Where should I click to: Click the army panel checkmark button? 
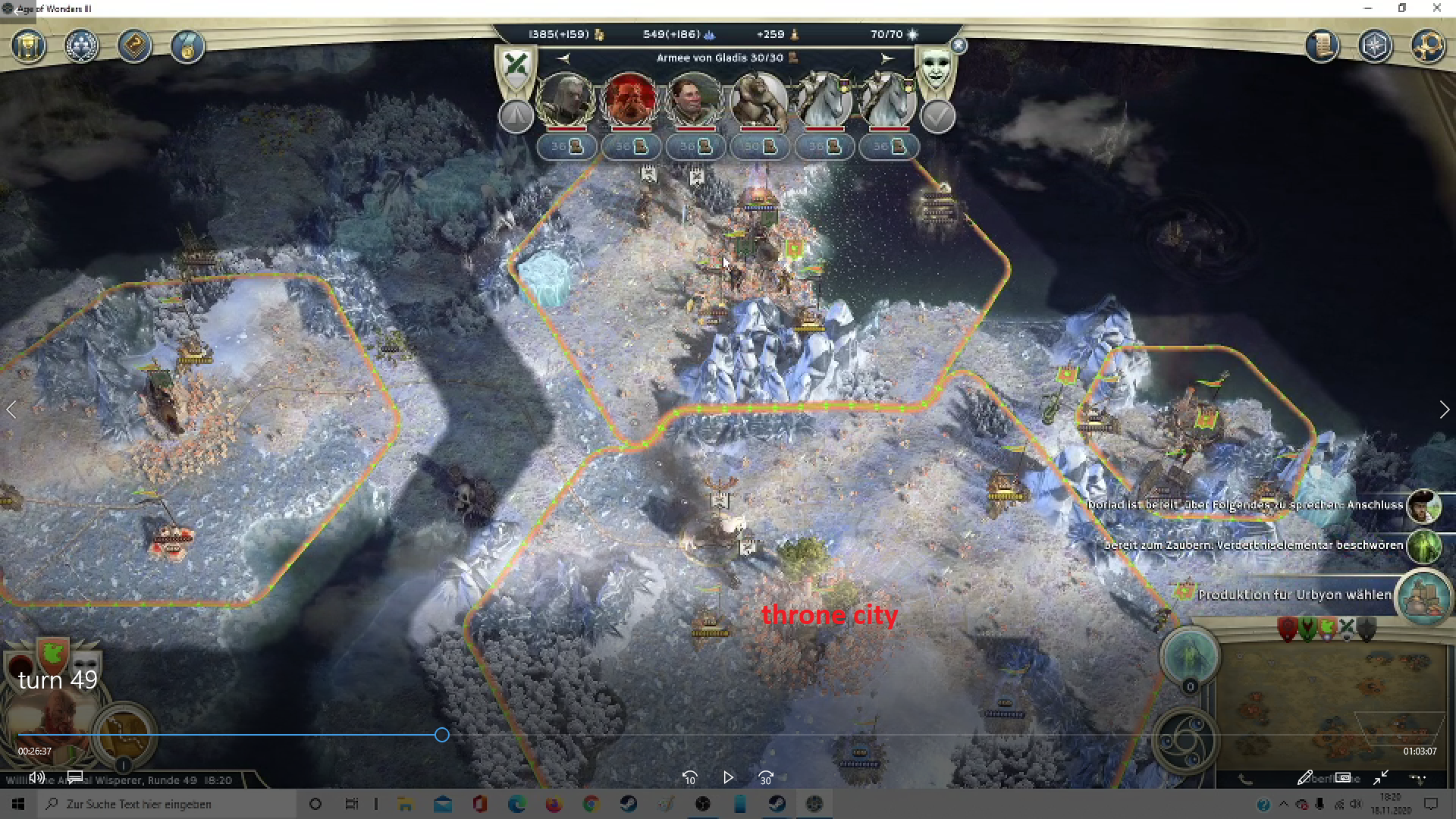pos(937,116)
